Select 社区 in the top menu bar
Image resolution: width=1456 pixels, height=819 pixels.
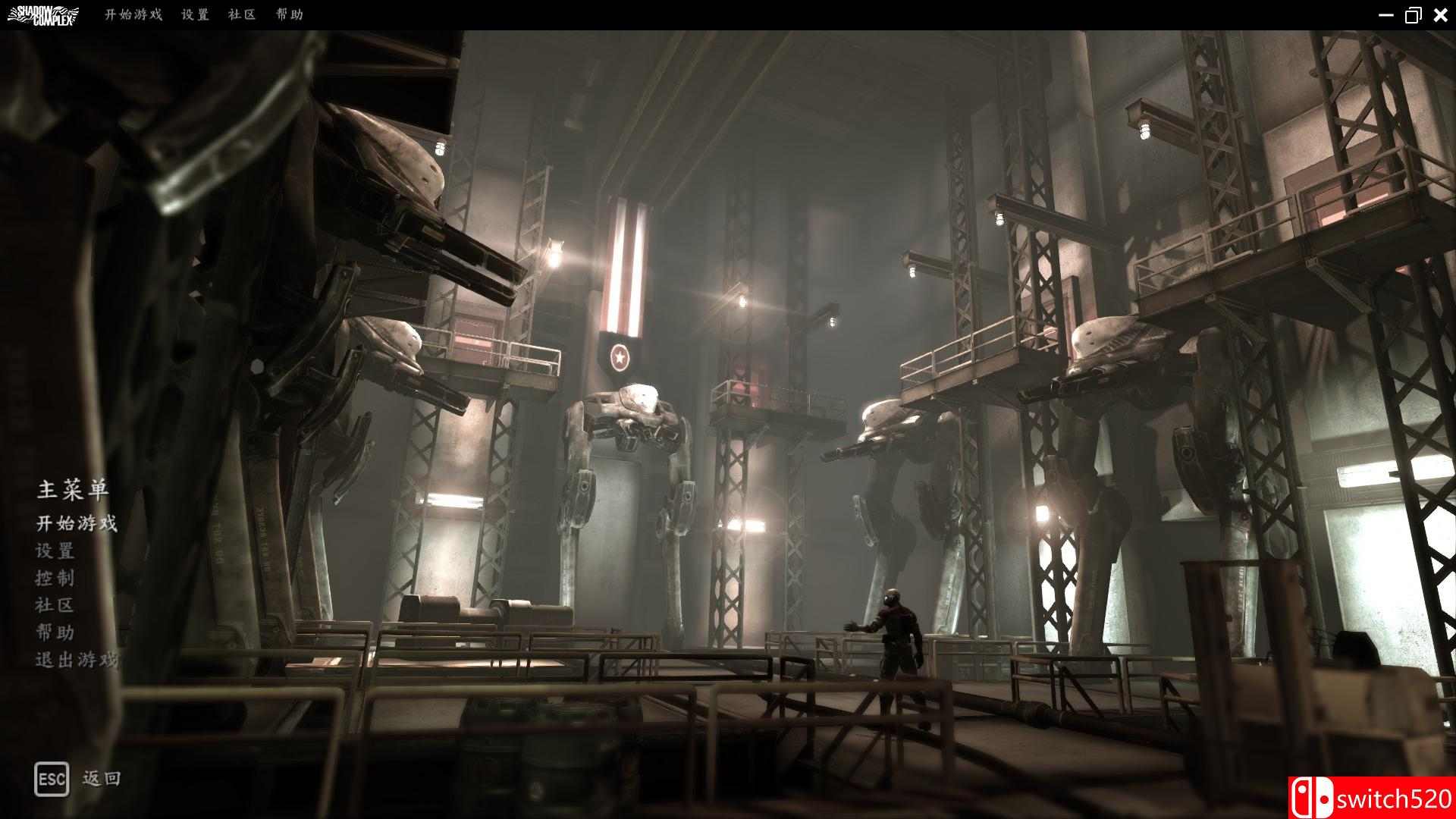click(242, 15)
